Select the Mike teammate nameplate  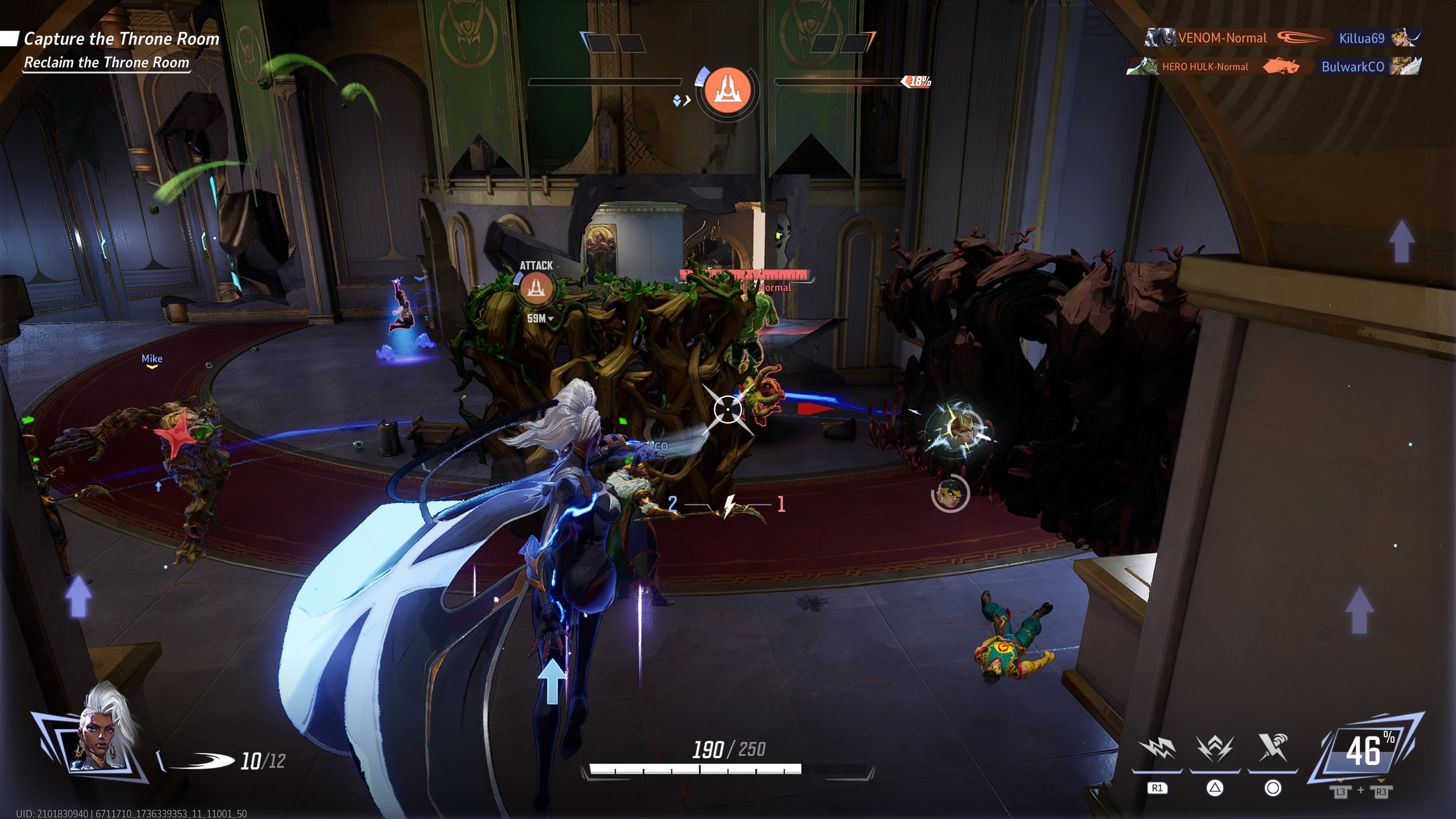click(x=152, y=358)
